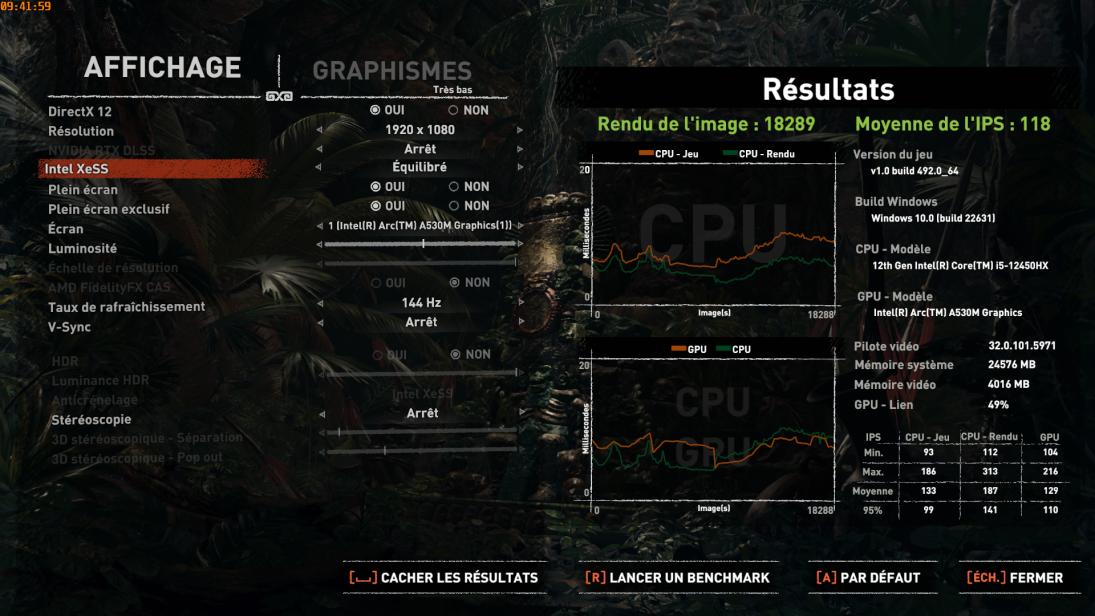Start benchmark via Lancer un benchmark
Viewport: 1095px width, 616px height.
pyautogui.click(x=677, y=577)
